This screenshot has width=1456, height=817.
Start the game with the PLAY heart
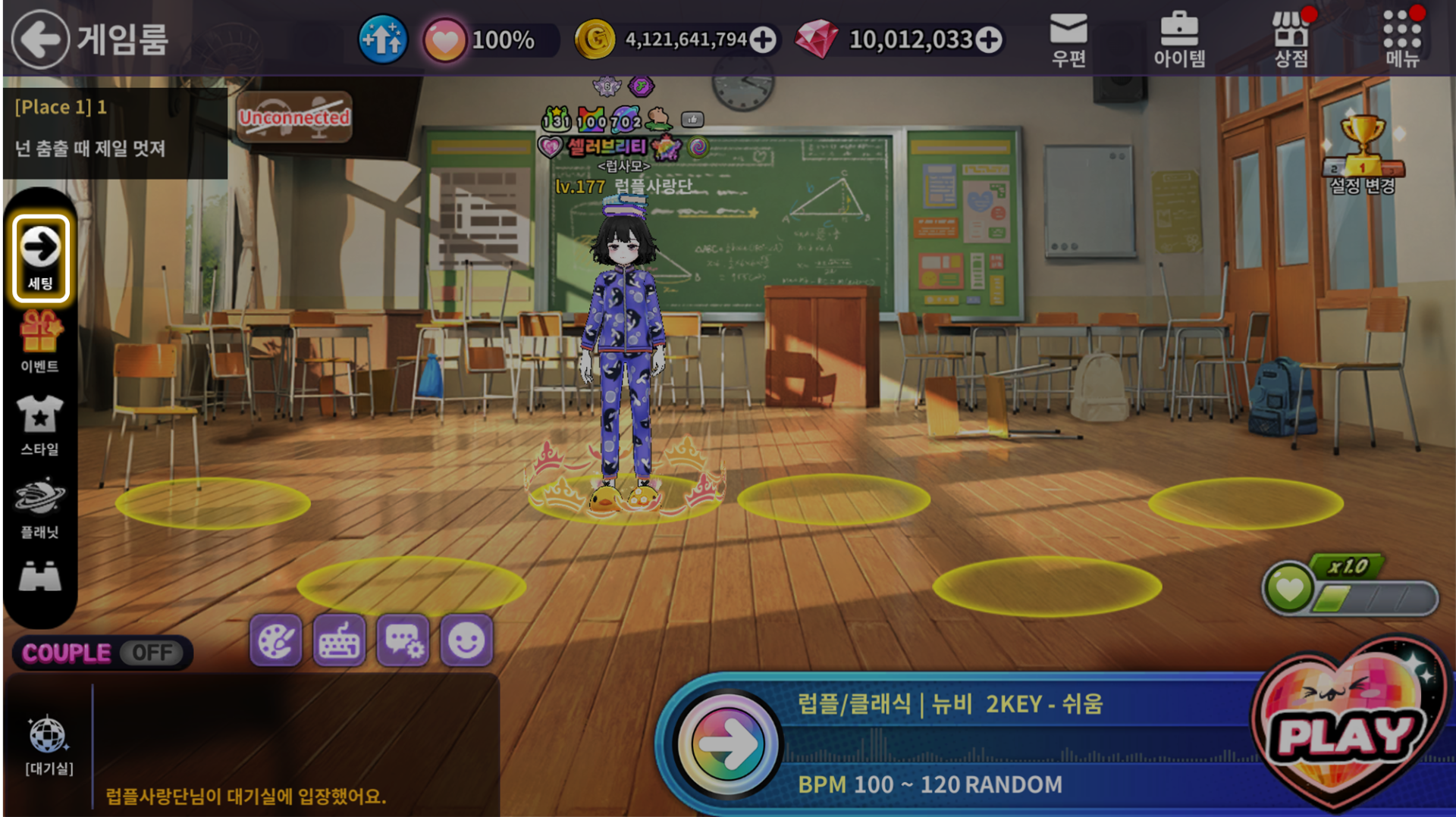1347,731
